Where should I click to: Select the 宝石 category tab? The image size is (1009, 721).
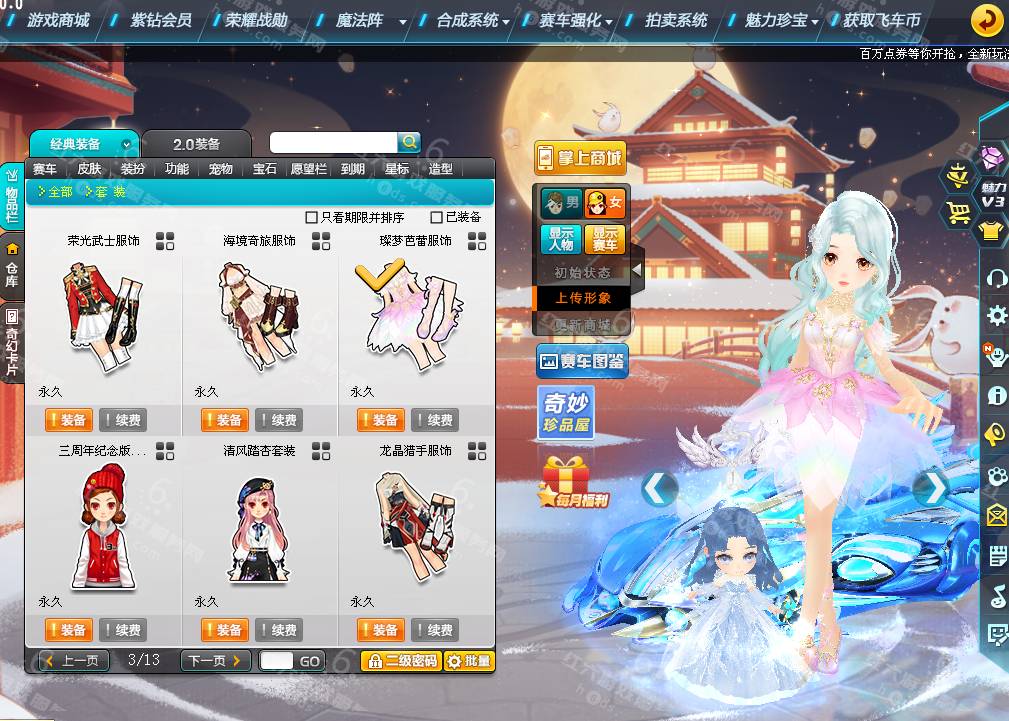click(x=264, y=169)
